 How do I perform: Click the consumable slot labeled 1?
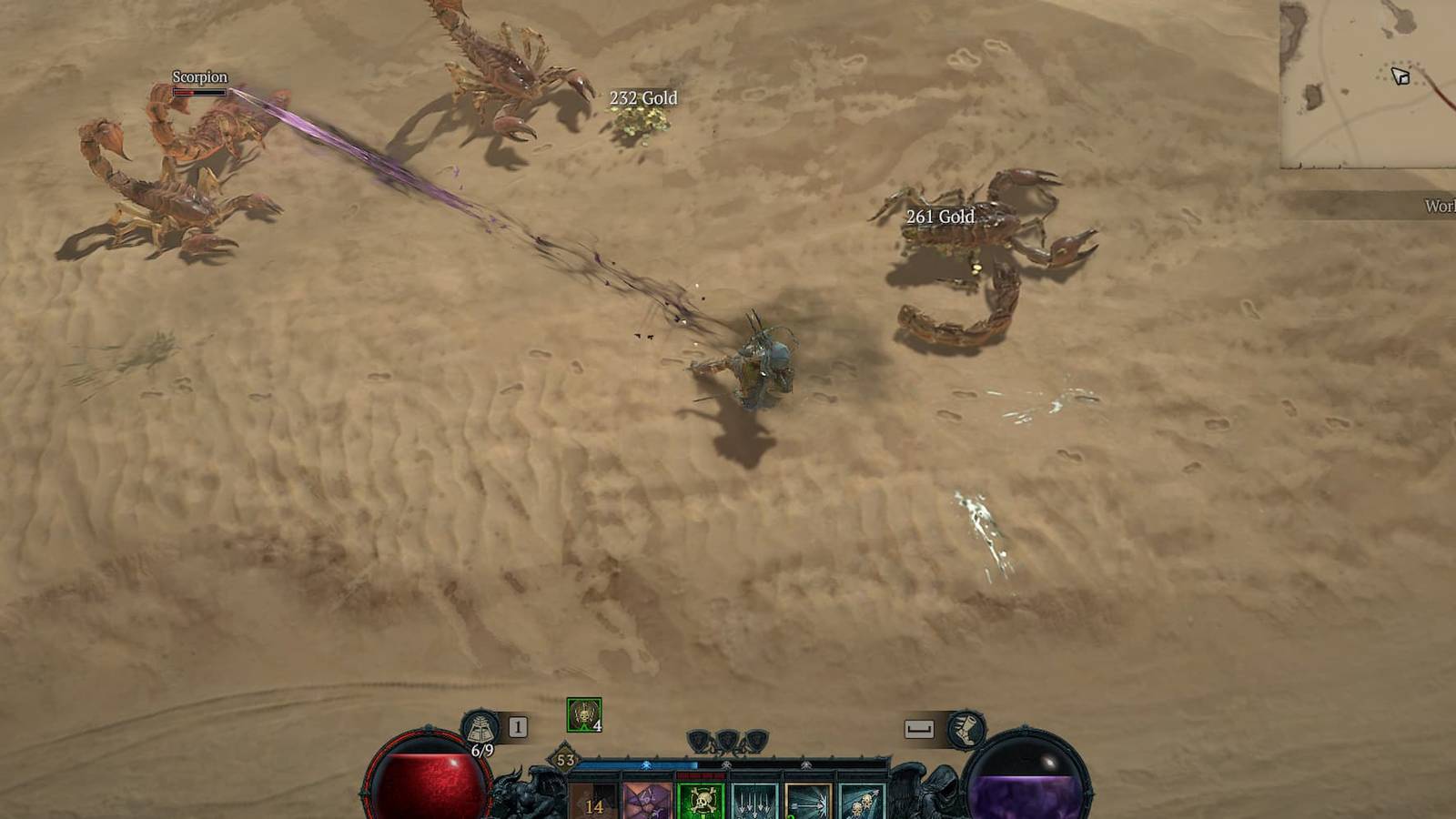[518, 728]
